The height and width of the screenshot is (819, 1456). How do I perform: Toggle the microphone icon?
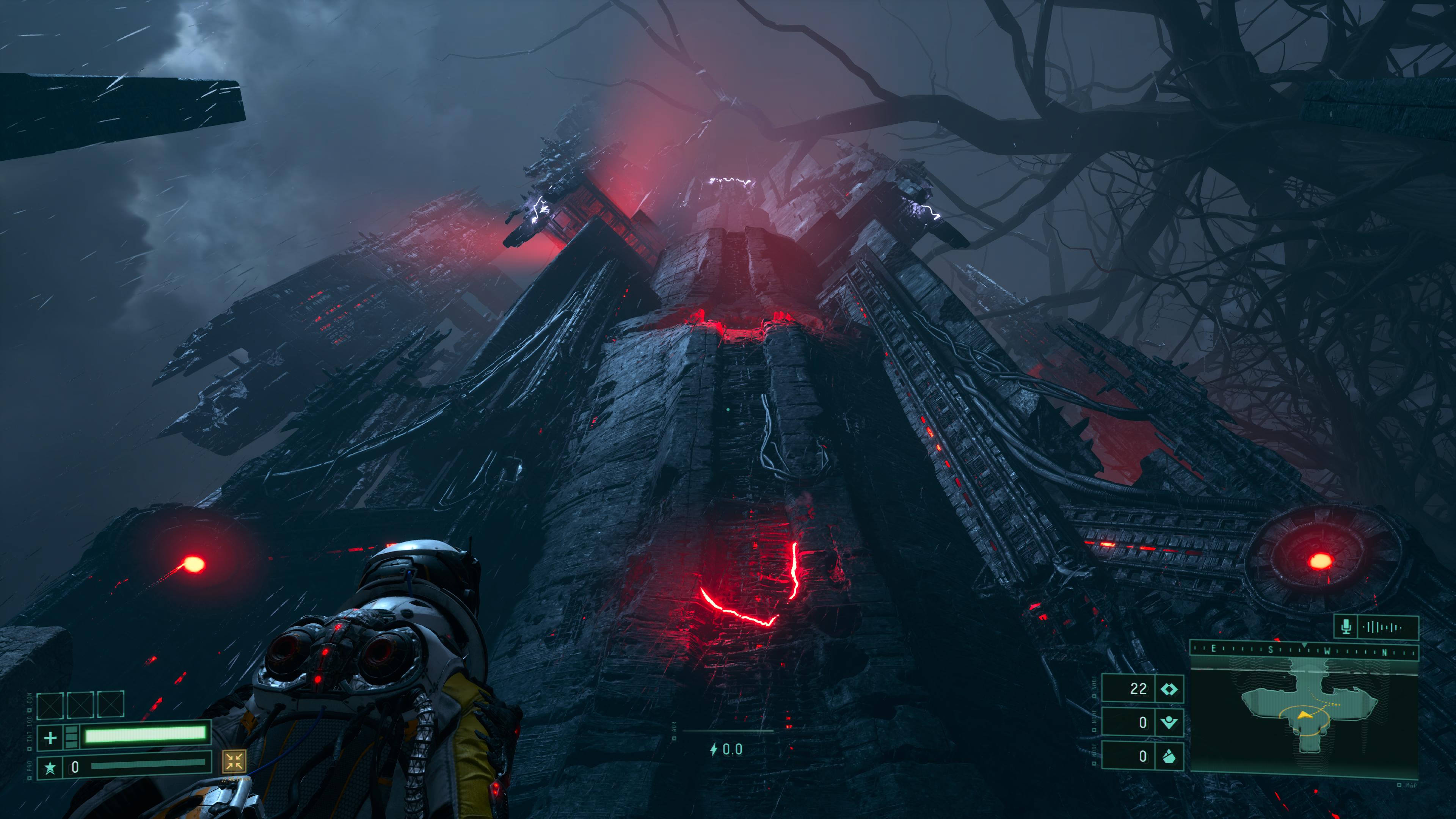click(1346, 627)
